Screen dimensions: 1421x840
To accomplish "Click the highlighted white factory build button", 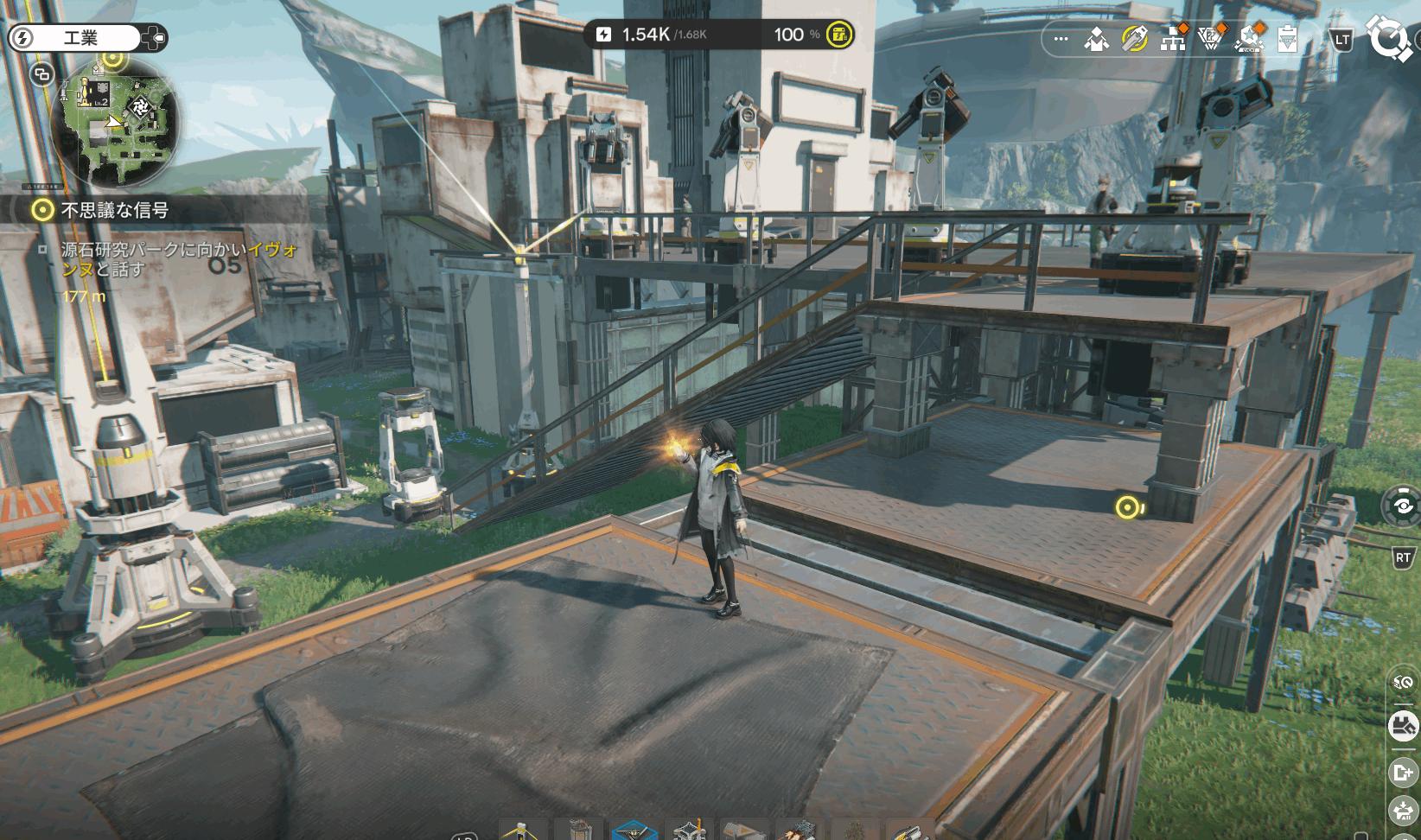I will (x=1403, y=726).
